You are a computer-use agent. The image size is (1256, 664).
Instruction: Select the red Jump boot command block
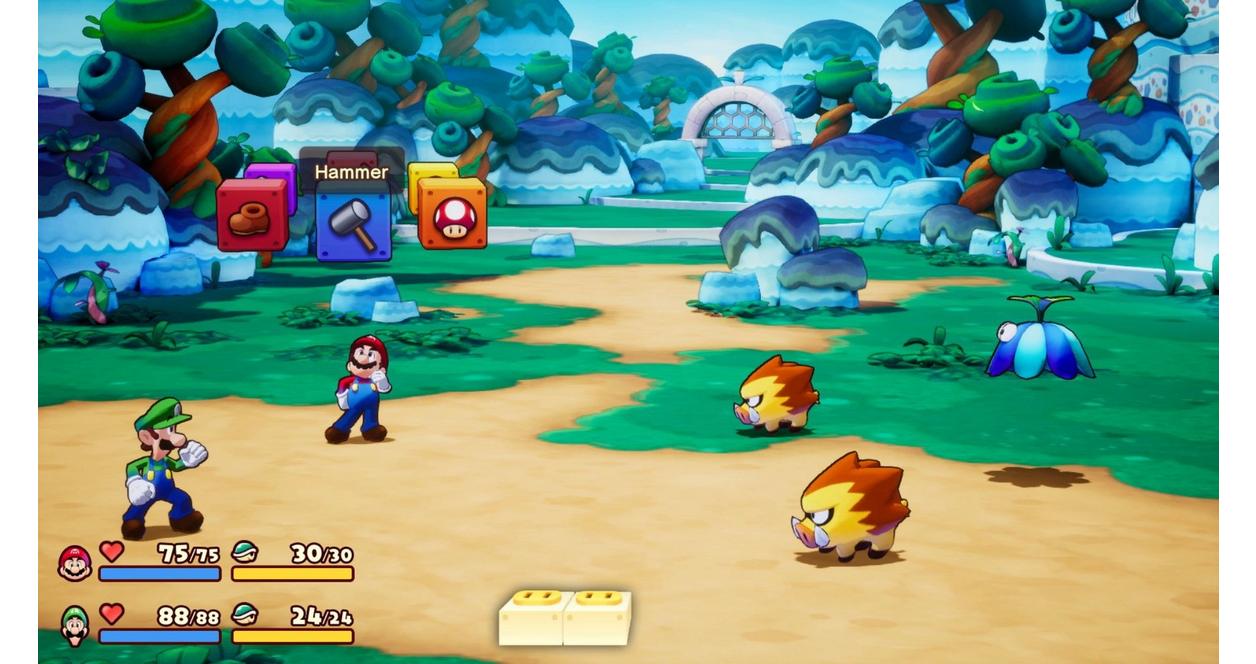tap(251, 216)
